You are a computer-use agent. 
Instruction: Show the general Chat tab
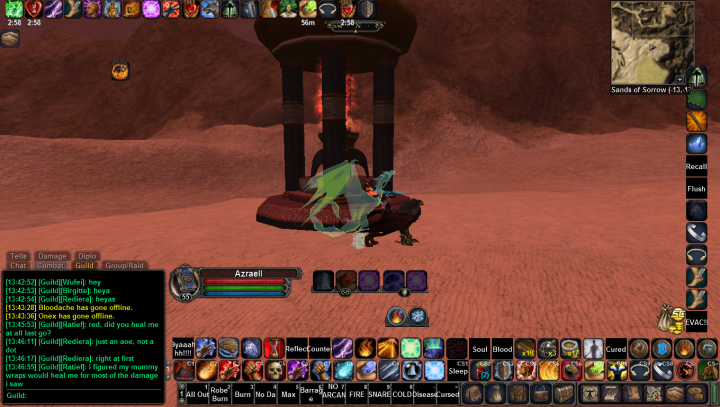[x=18, y=265]
